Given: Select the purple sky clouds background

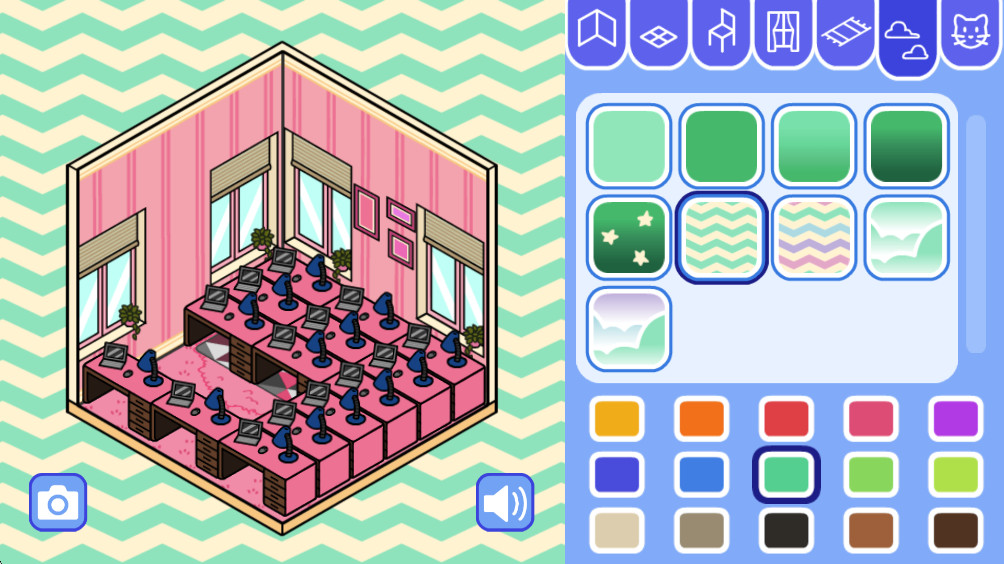Looking at the screenshot, I should coord(629,329).
